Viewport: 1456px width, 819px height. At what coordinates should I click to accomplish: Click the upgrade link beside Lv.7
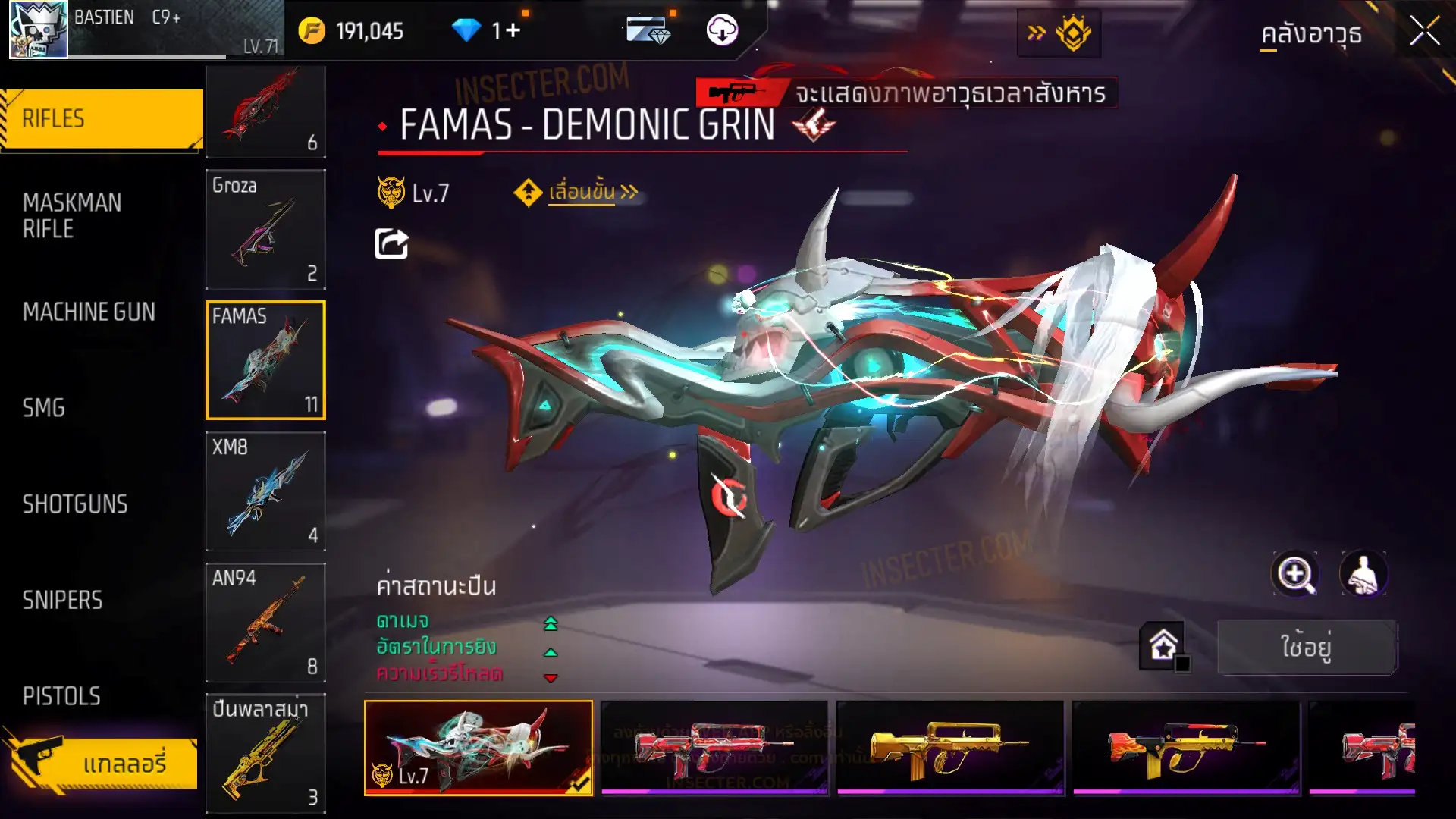[582, 192]
